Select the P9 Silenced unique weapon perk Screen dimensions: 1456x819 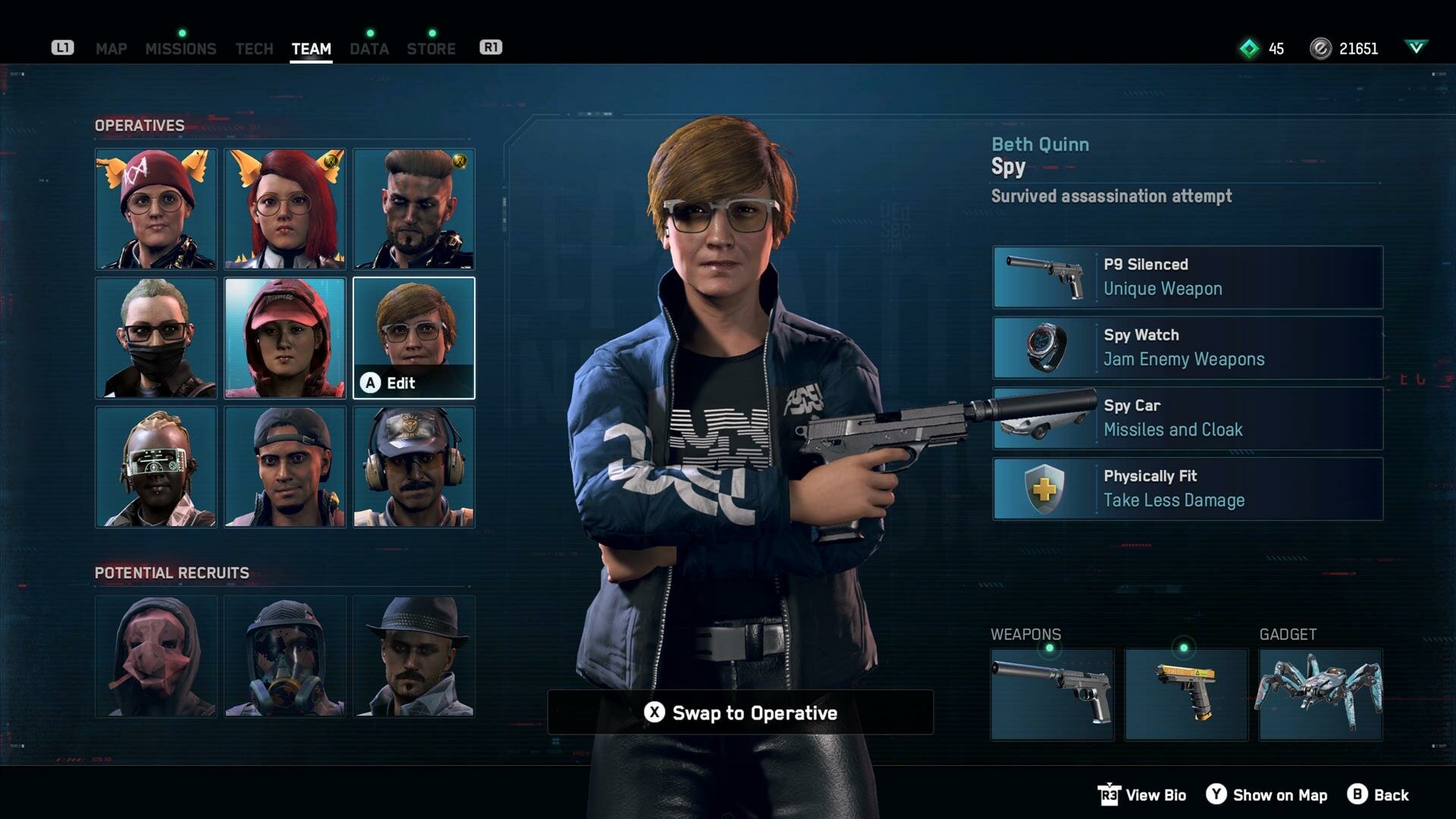[x=1188, y=277]
